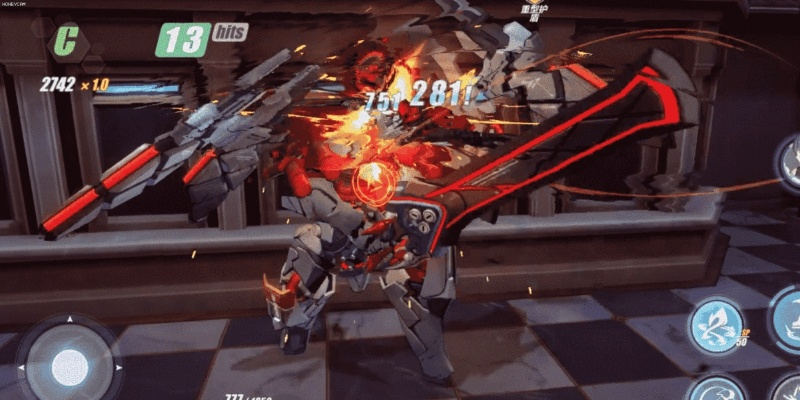Viewport: 800px width, 400px height.
Task: Activate the skill button costing 50 SP
Action: [717, 327]
